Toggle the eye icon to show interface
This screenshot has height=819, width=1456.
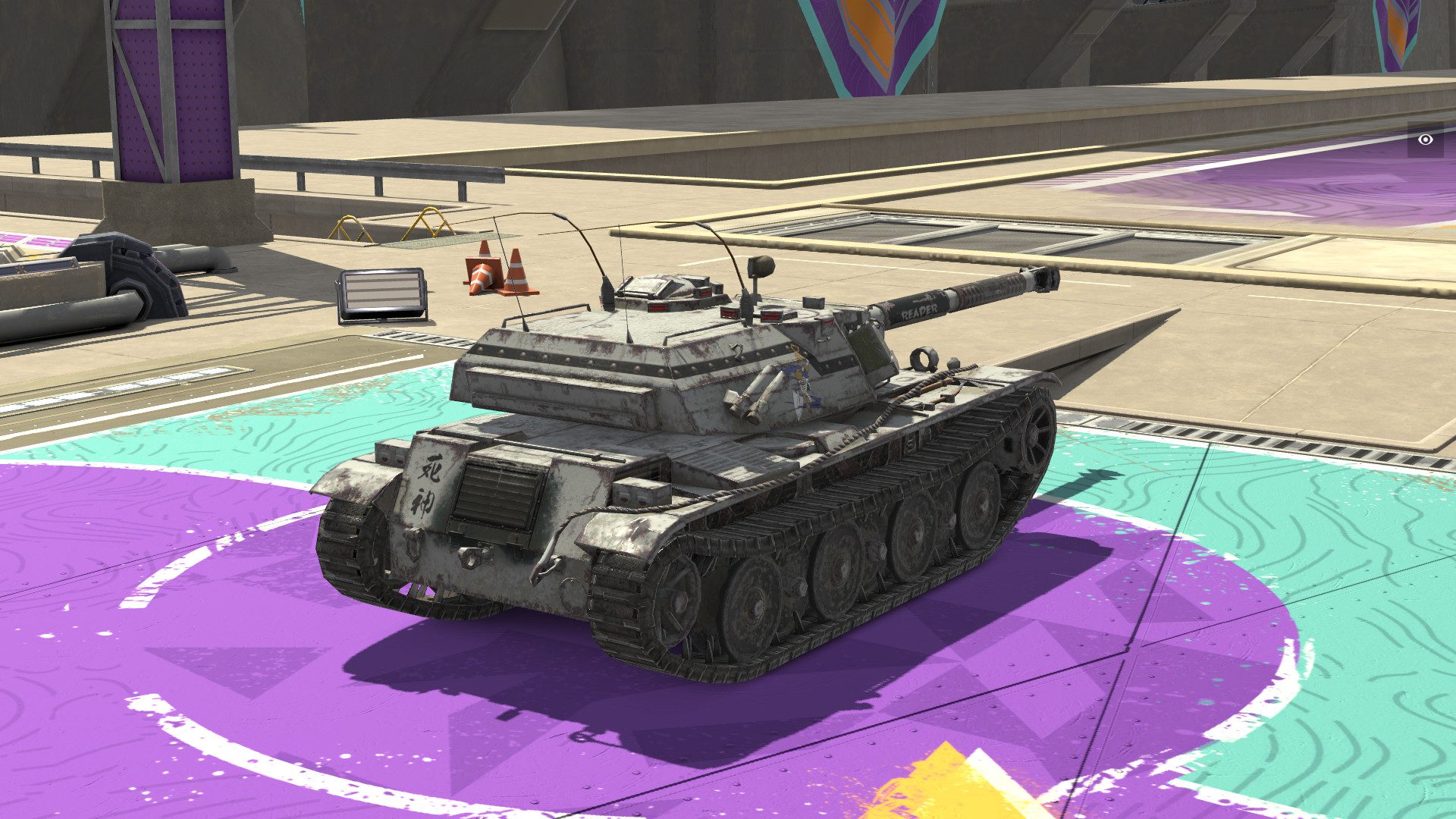coord(1426,140)
